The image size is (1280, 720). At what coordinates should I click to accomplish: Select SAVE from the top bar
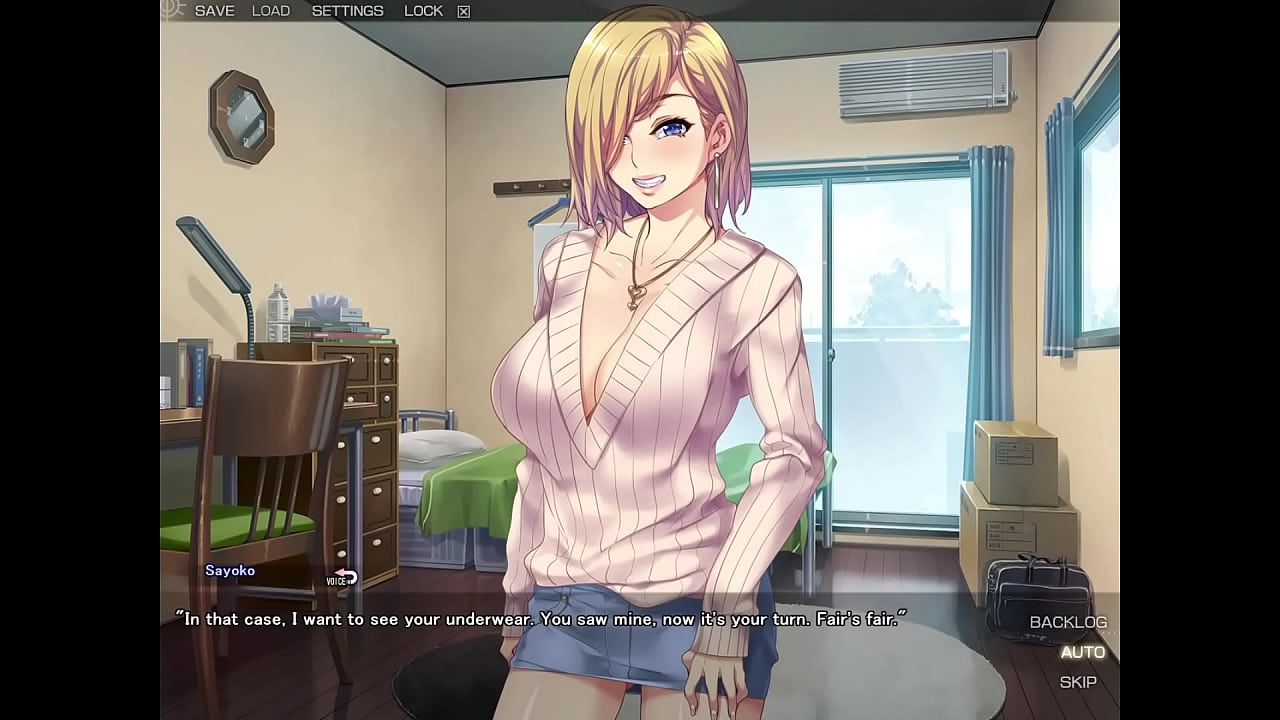point(213,10)
